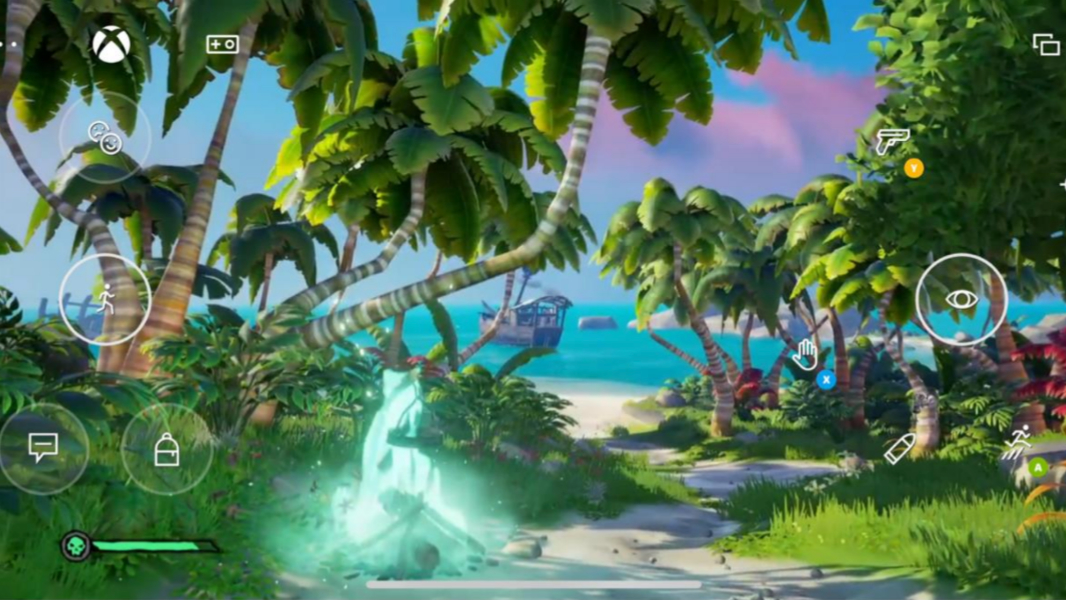Tap the hand interact icon

[x=806, y=353]
